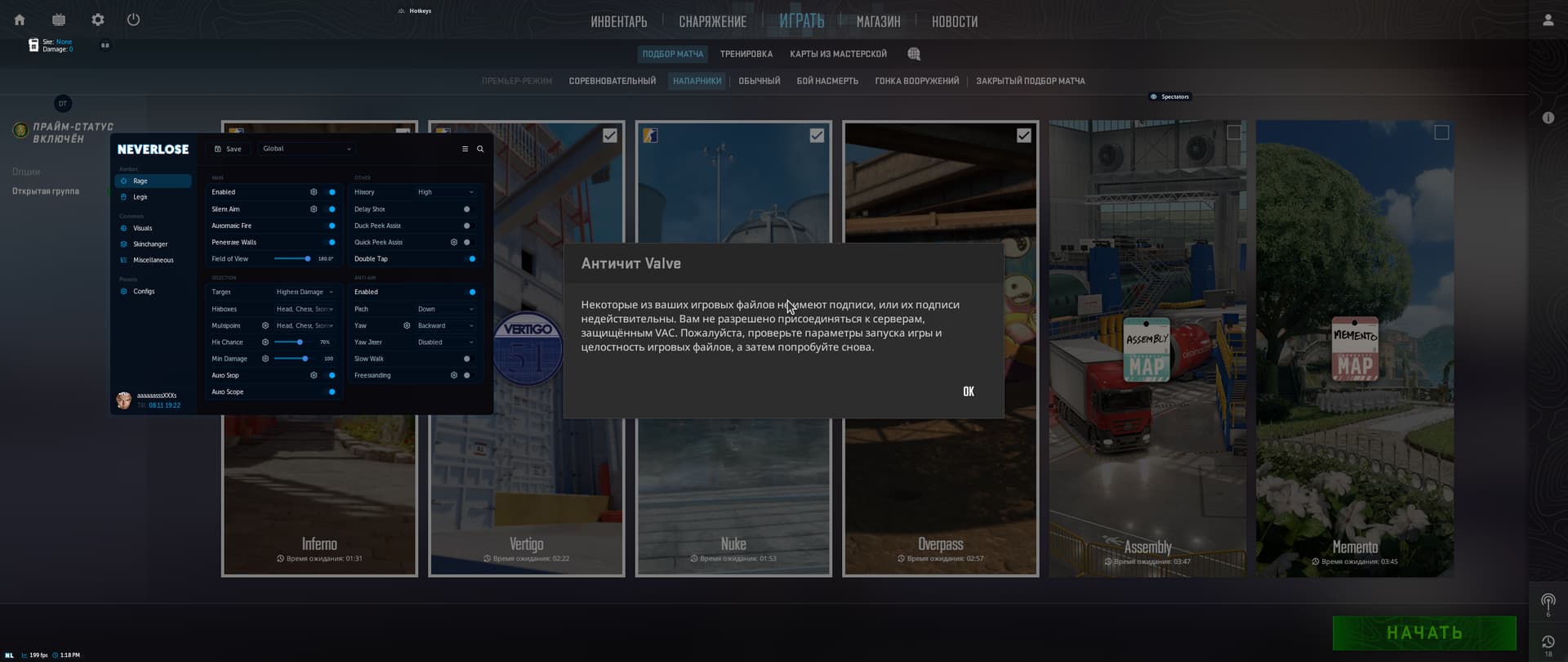Open the Global config dropdown
Screen dimensions: 1568x662
pyautogui.click(x=305, y=149)
